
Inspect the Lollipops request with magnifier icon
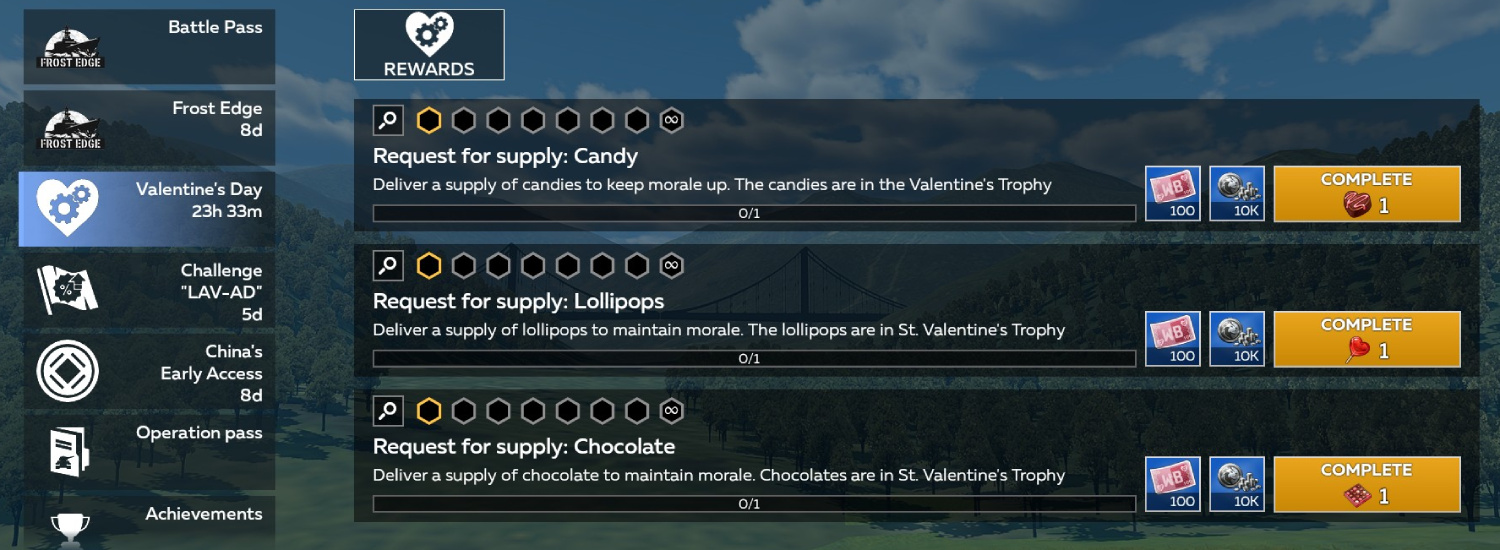click(x=388, y=266)
